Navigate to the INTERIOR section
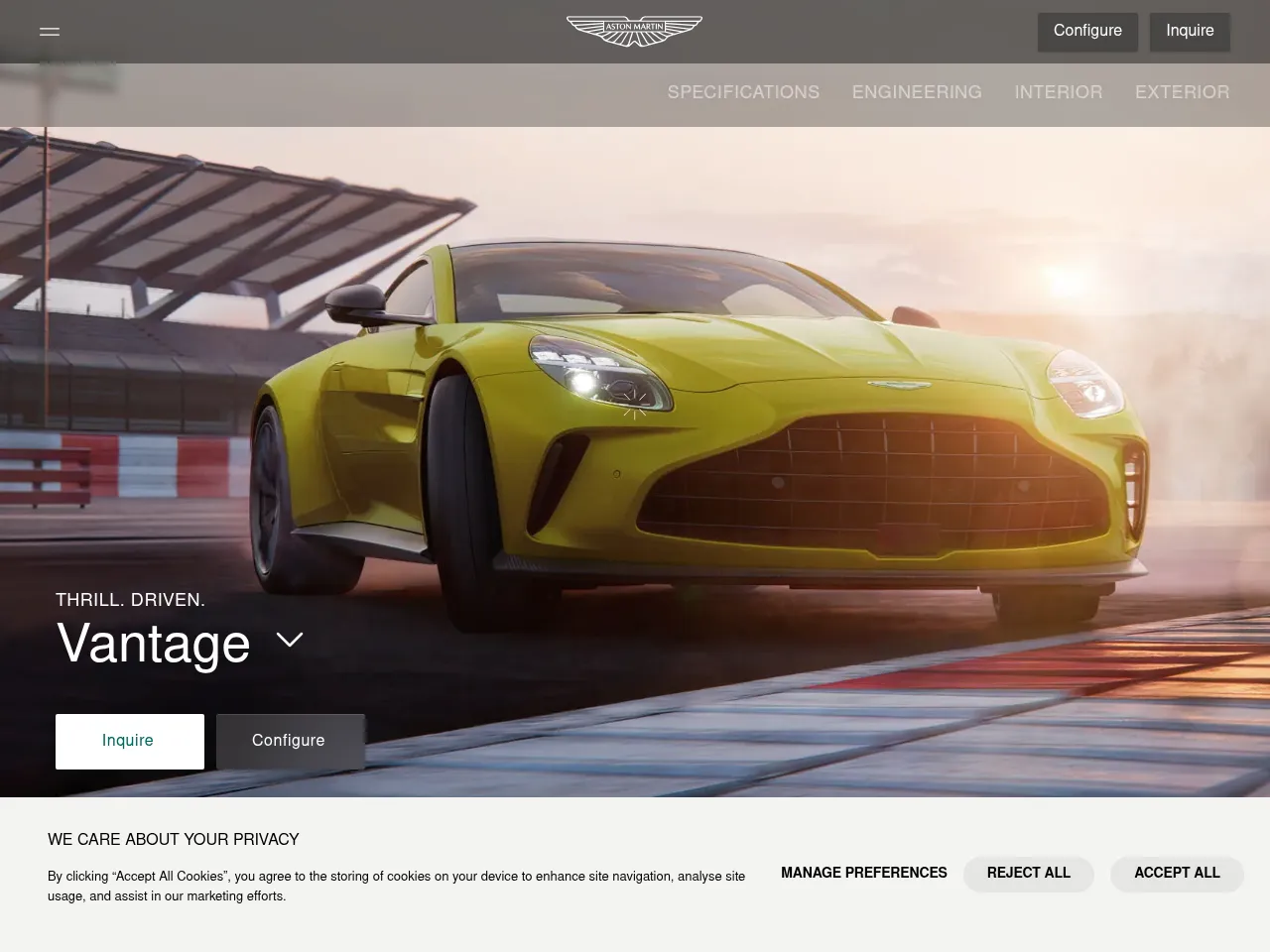This screenshot has width=1270, height=952. click(1058, 92)
